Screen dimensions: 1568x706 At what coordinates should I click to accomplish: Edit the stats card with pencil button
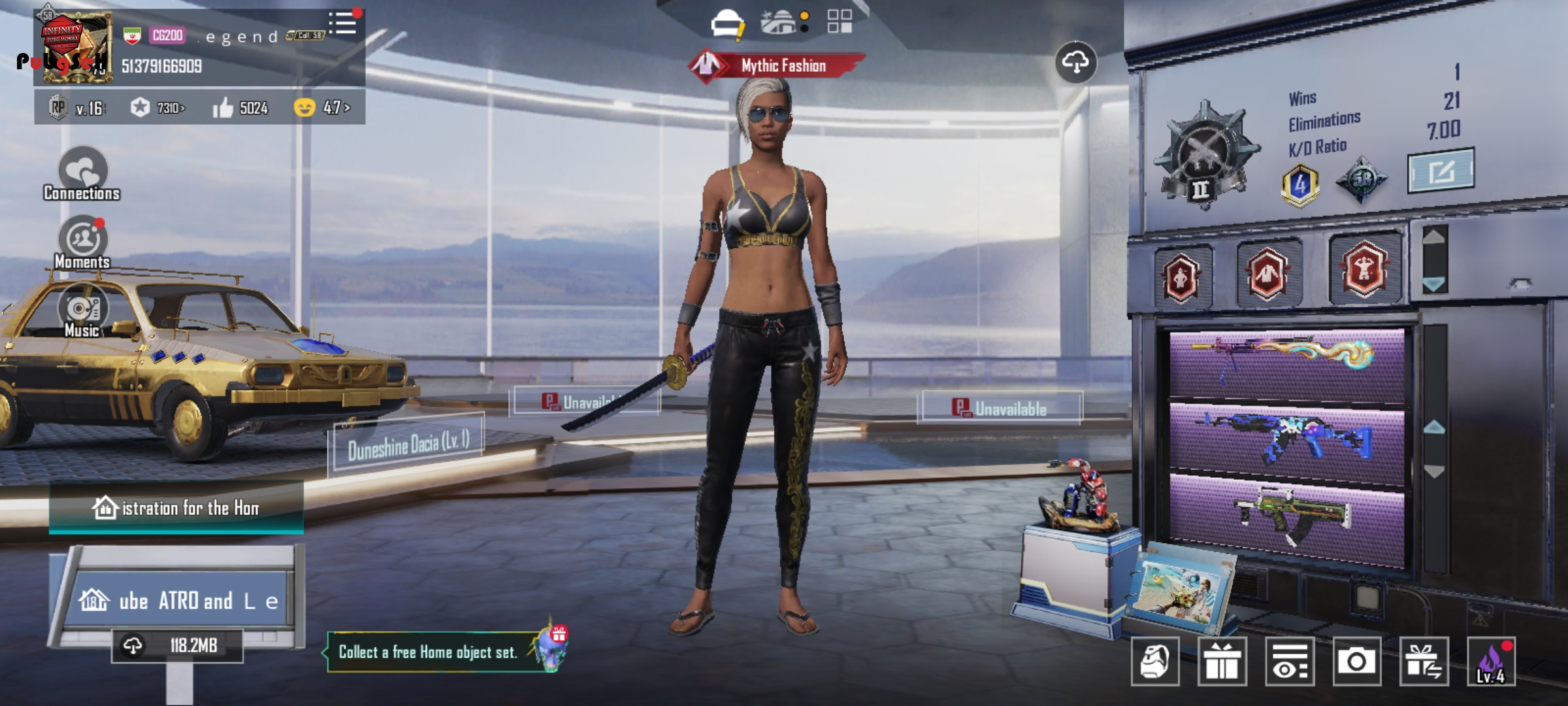(x=1440, y=171)
